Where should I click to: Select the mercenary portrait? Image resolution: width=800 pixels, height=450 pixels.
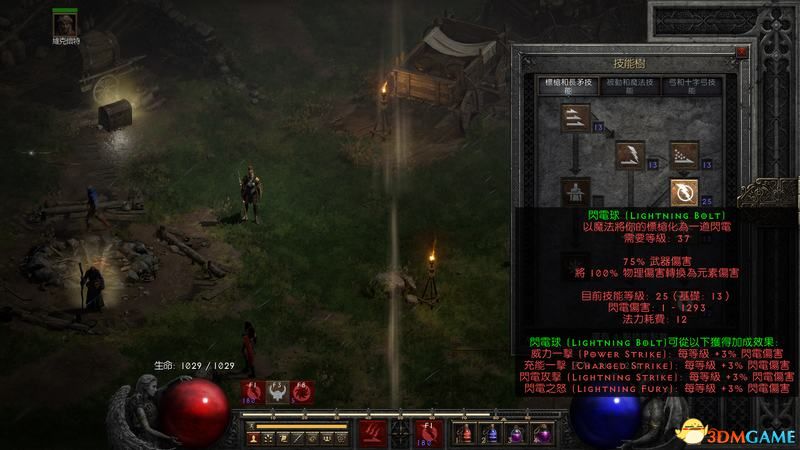point(66,22)
